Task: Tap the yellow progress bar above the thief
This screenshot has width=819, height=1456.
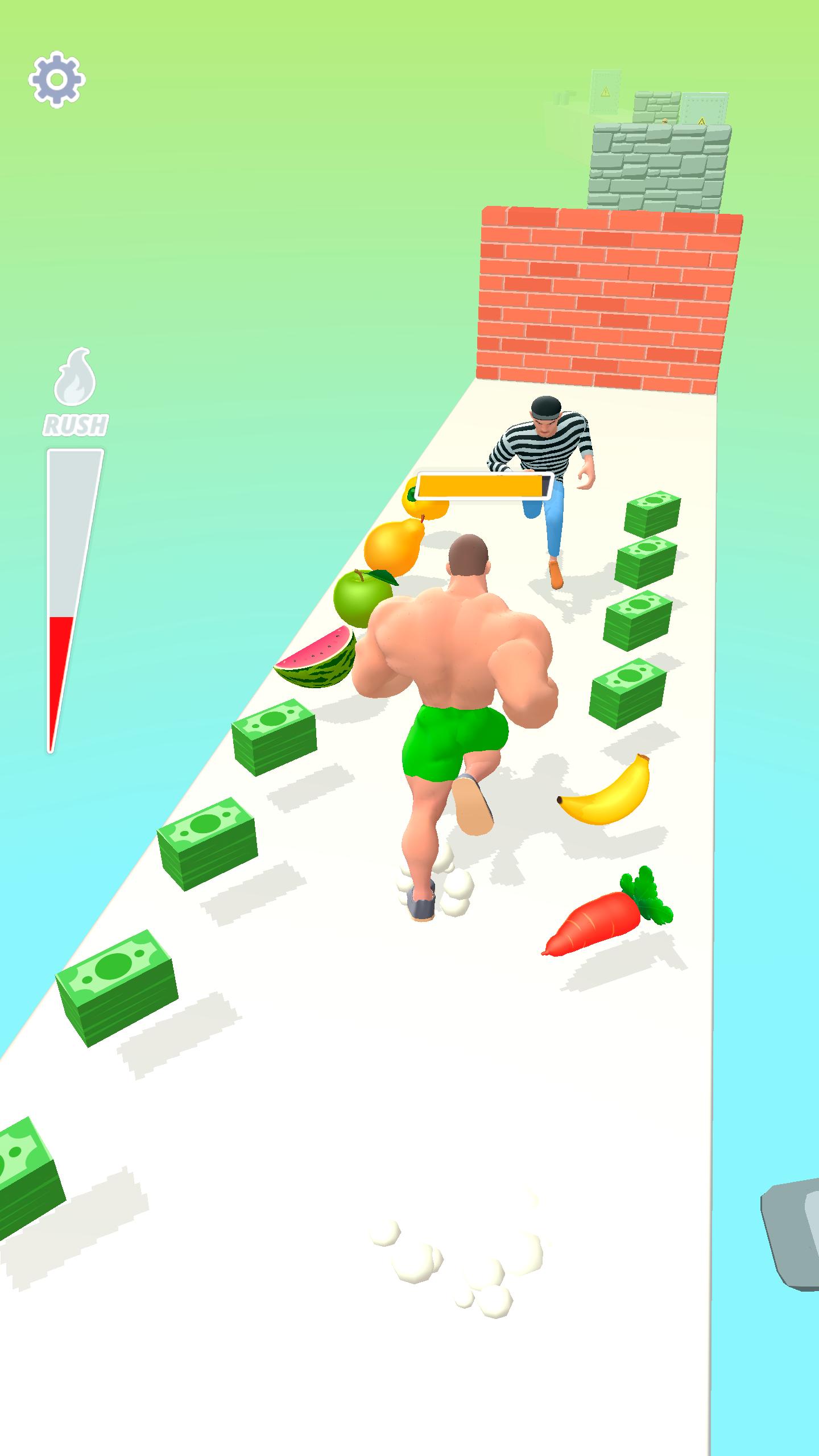Action: (x=485, y=485)
